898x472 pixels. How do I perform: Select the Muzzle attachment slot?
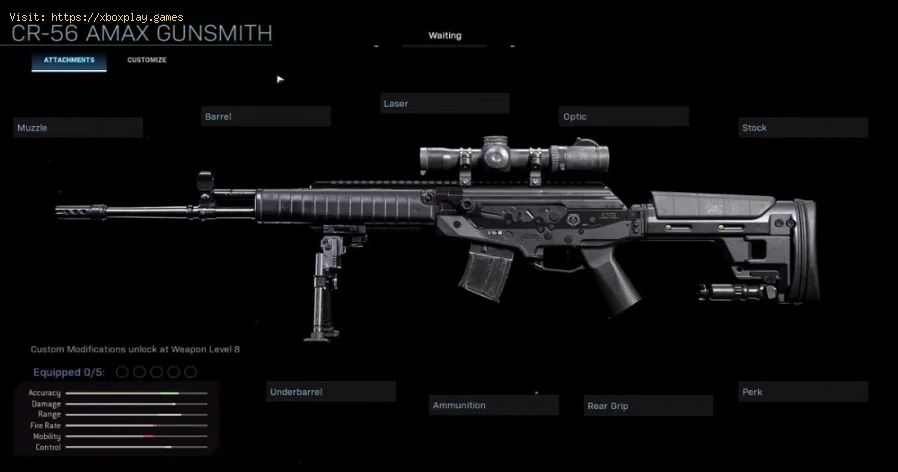coord(78,128)
